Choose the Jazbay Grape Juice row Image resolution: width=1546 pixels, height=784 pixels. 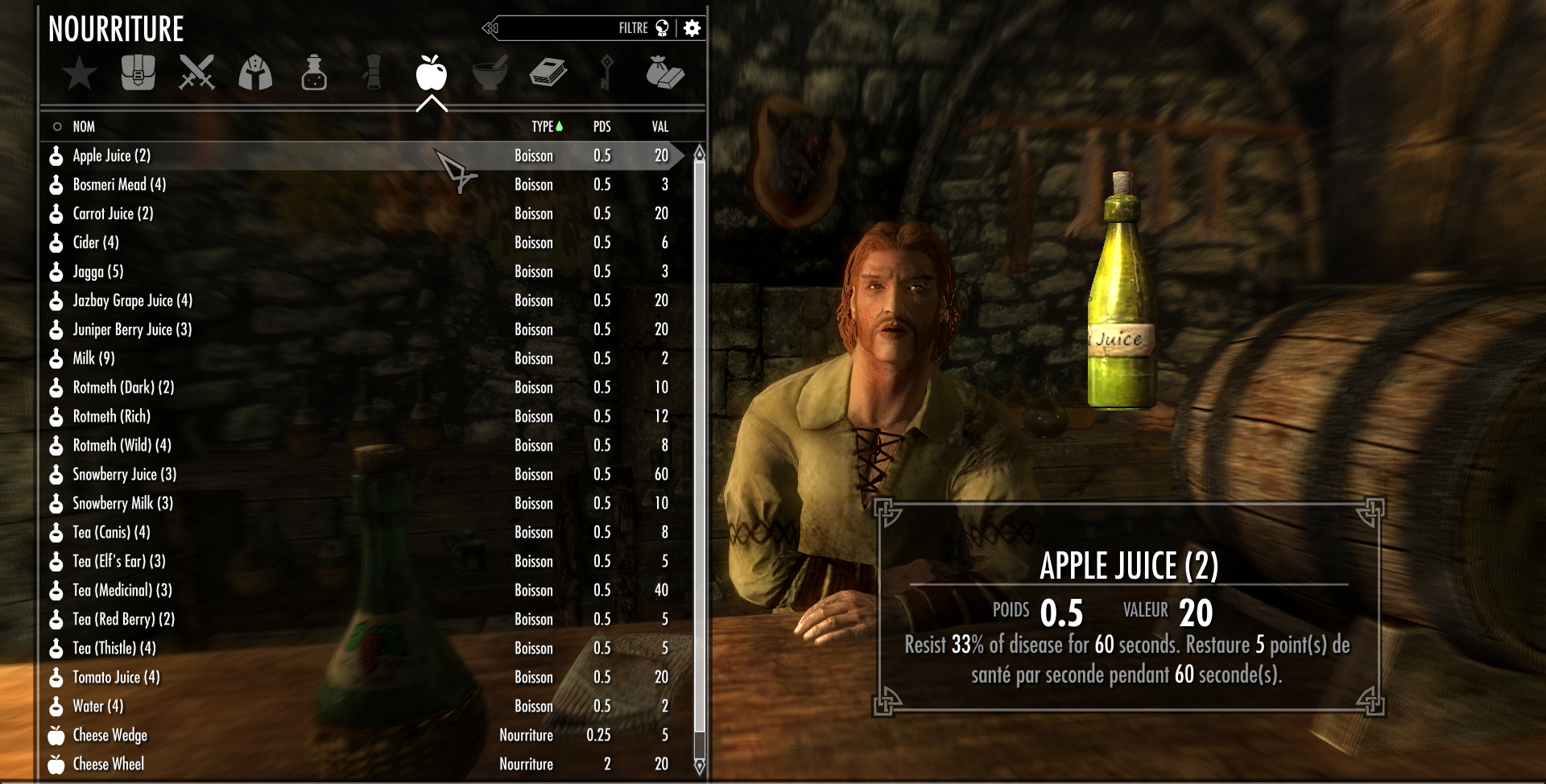point(132,300)
